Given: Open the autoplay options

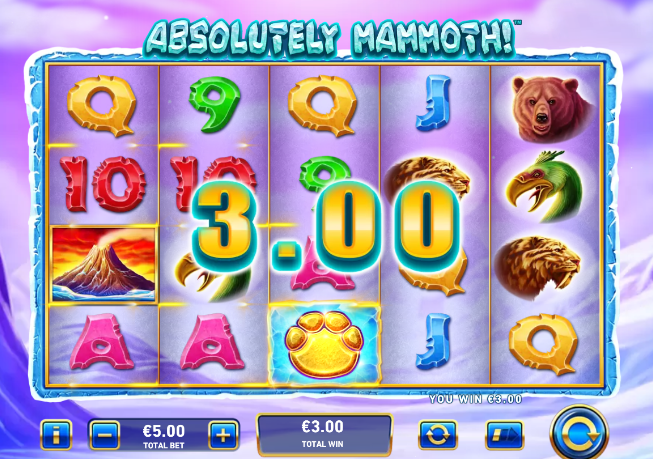Looking at the screenshot, I should [x=438, y=435].
